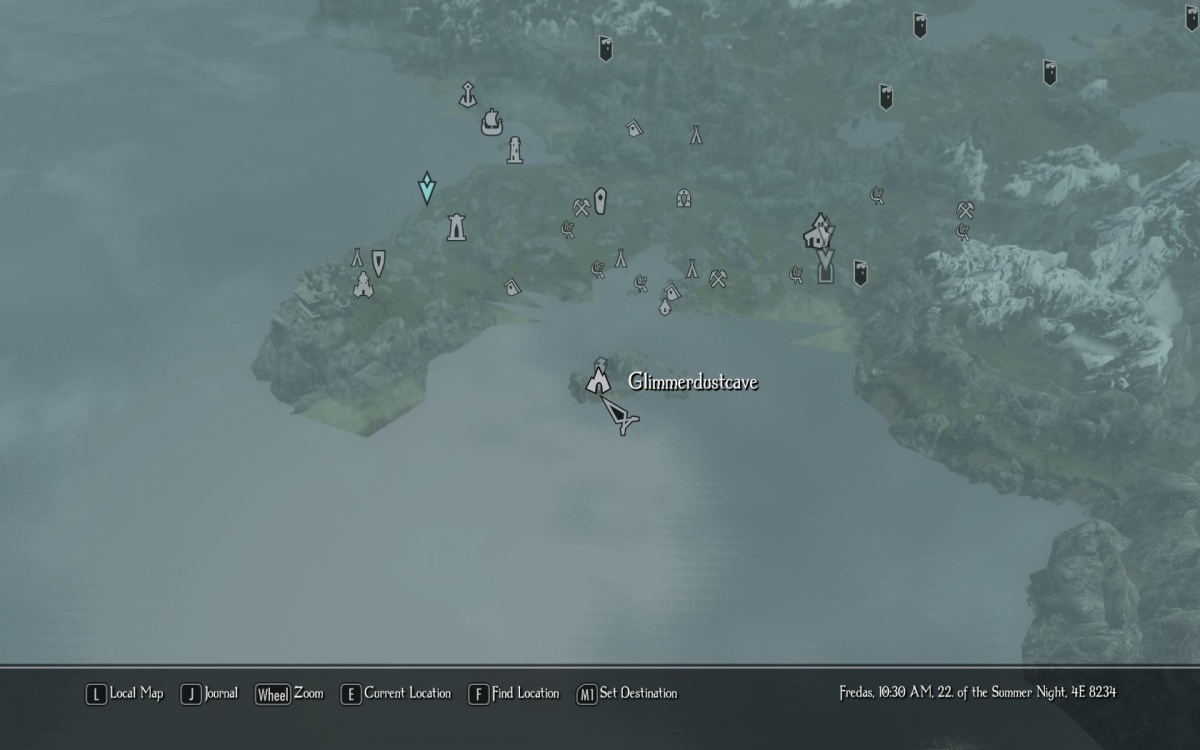Screen dimensions: 1200x750
Task: Select the Glimmerdustcave cave marker
Action: (598, 380)
